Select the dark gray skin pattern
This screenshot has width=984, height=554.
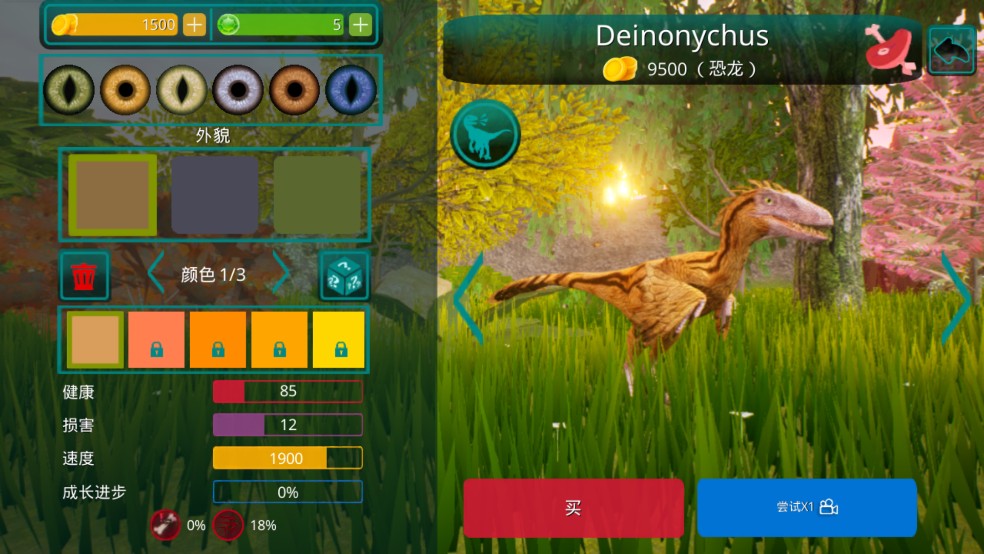tap(214, 195)
